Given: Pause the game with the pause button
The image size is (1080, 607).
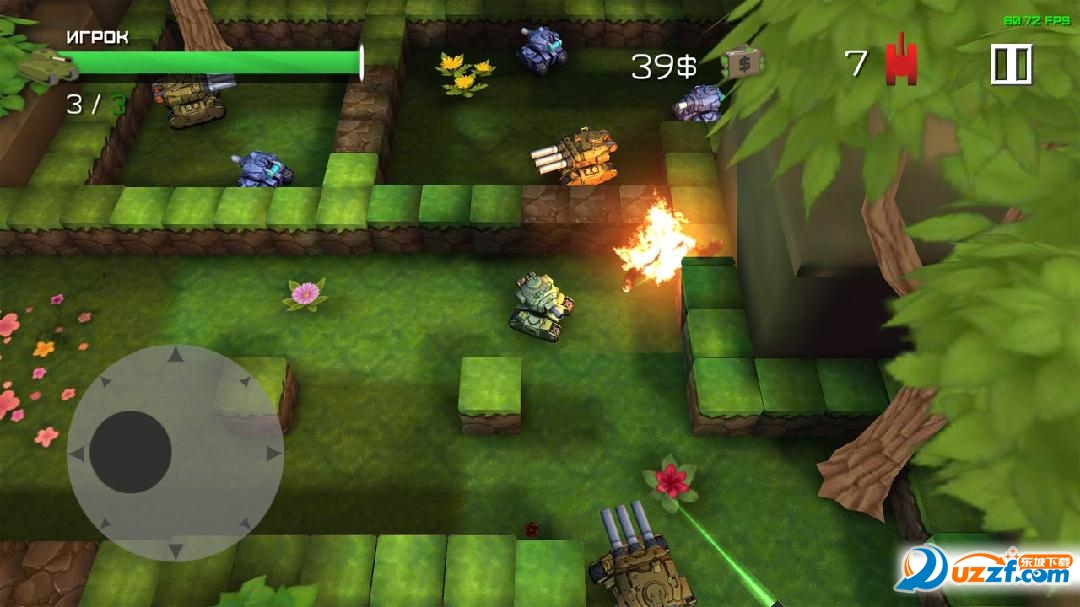Looking at the screenshot, I should point(1010,65).
